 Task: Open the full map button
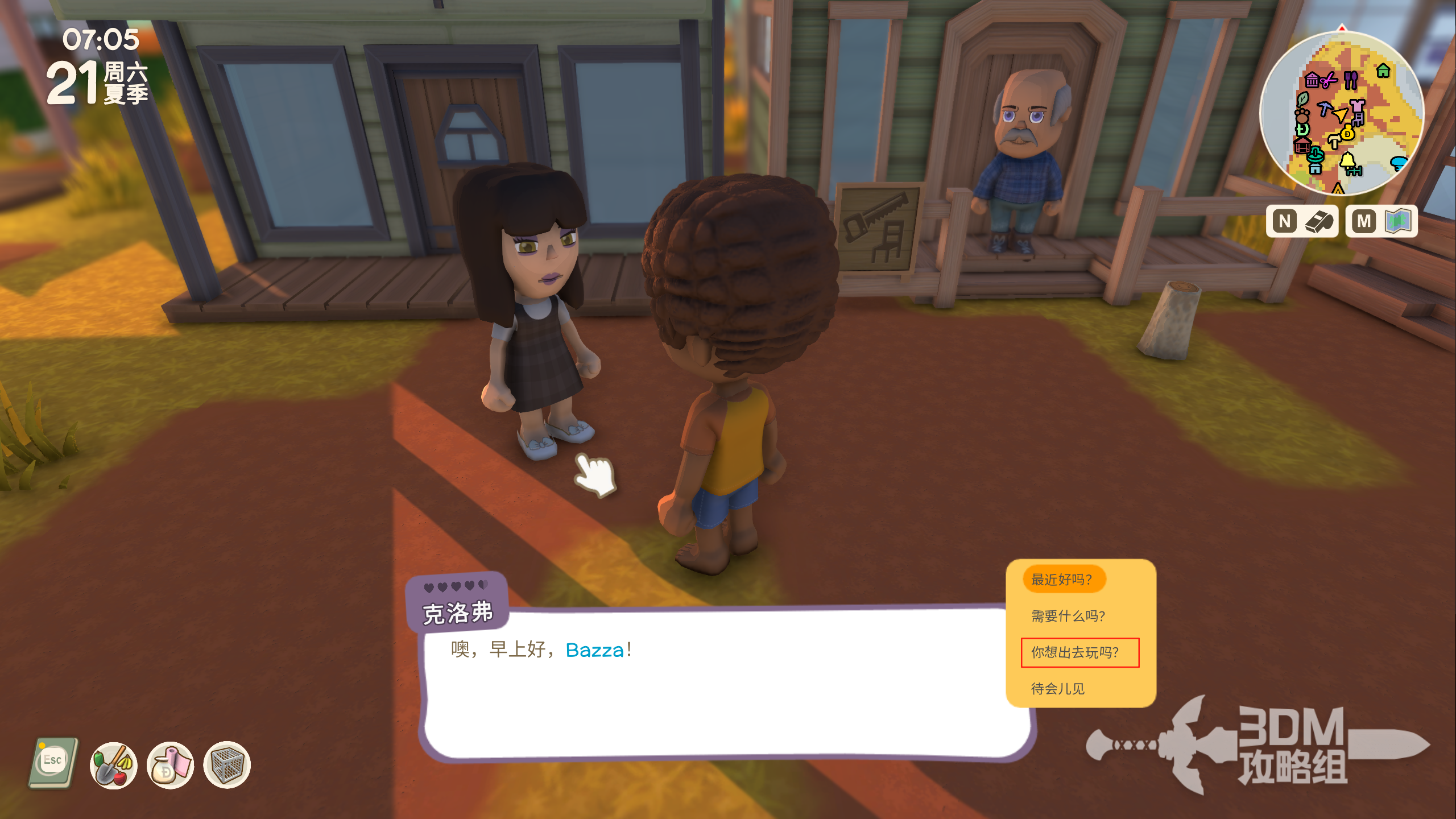click(x=1381, y=221)
